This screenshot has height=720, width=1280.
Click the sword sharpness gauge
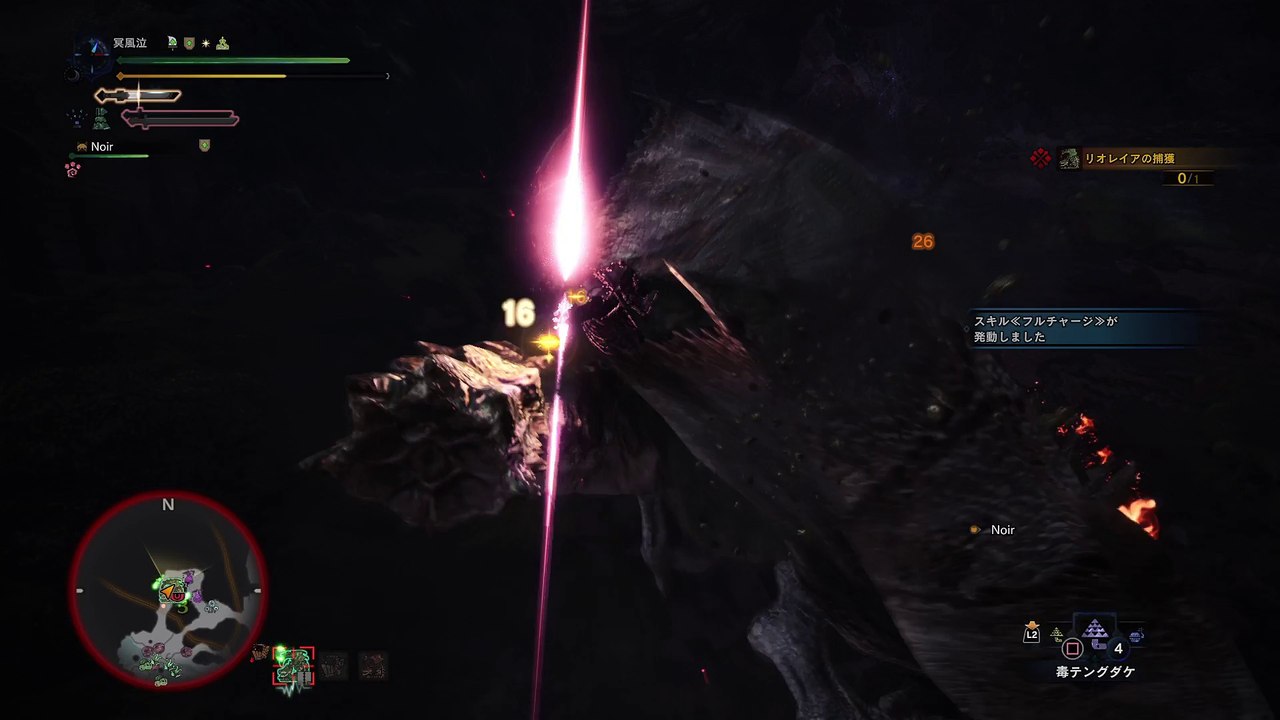coord(138,96)
